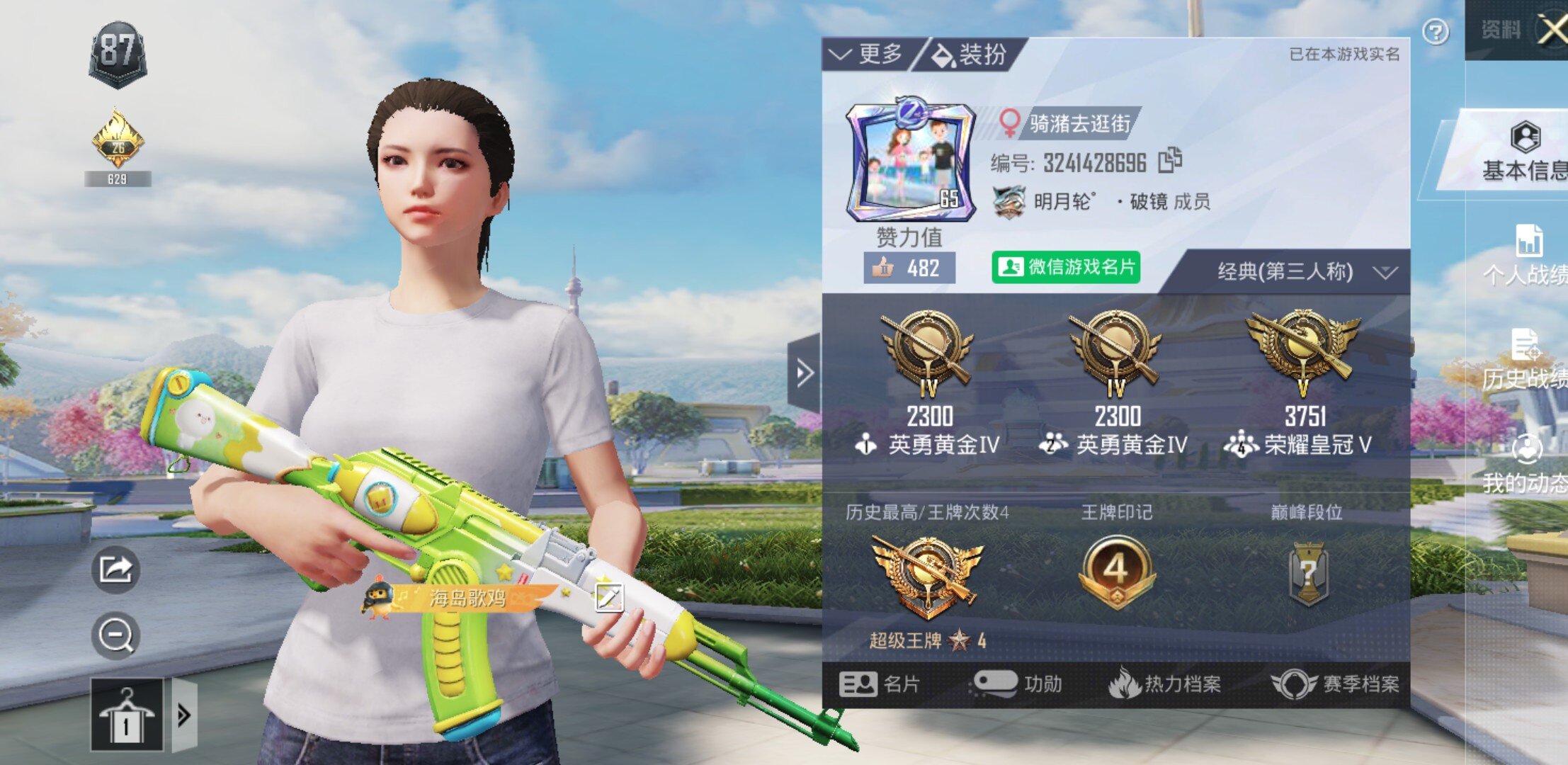This screenshot has width=1568, height=765.
Task: Switch to the 装扮 outfit tab
Action: point(970,55)
